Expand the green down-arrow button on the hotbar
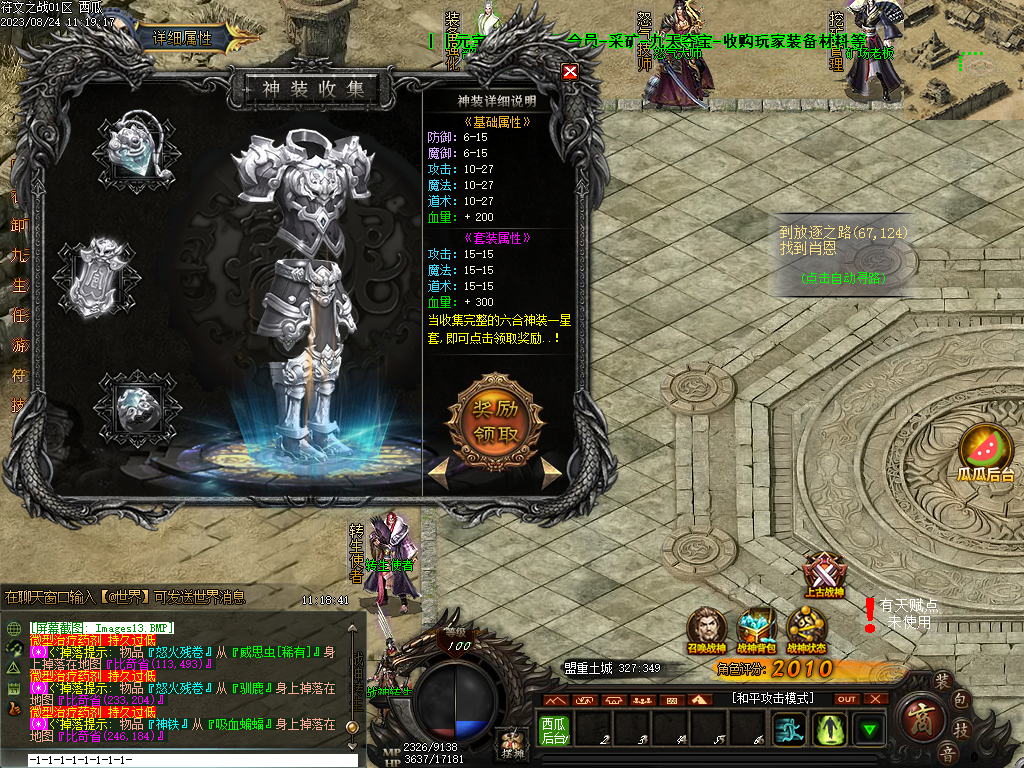Viewport: 1024px width, 768px height. [870, 729]
